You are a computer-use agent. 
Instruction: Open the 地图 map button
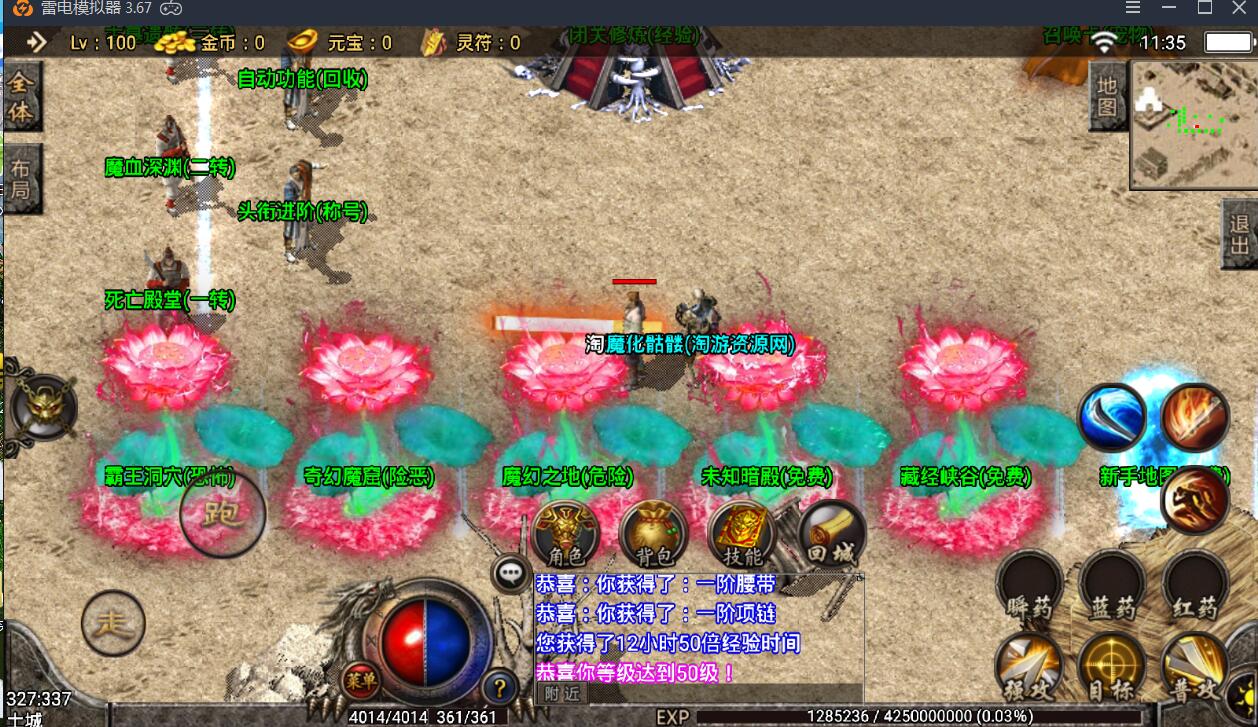click(1107, 97)
